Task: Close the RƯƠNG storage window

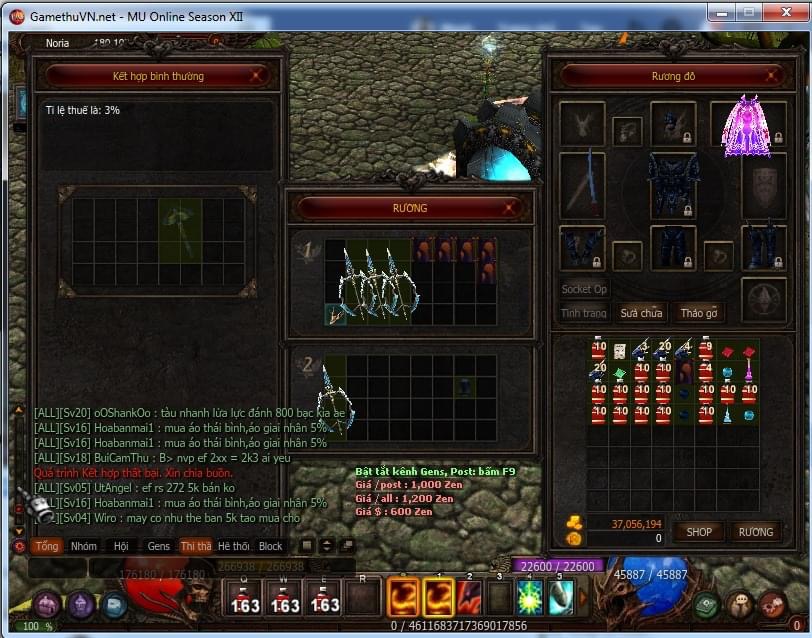Action: click(511, 208)
